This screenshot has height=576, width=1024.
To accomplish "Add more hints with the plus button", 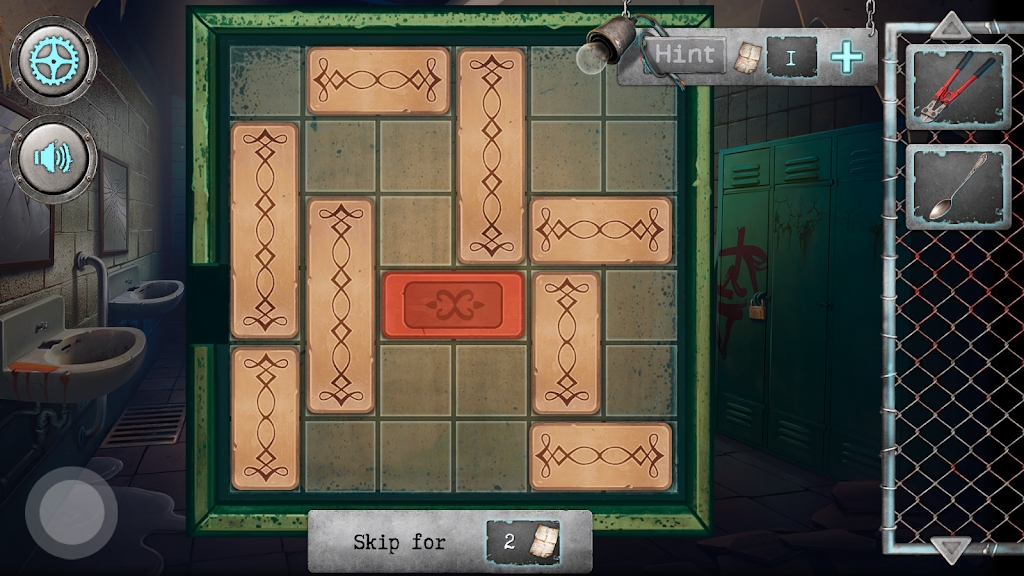I will point(847,57).
